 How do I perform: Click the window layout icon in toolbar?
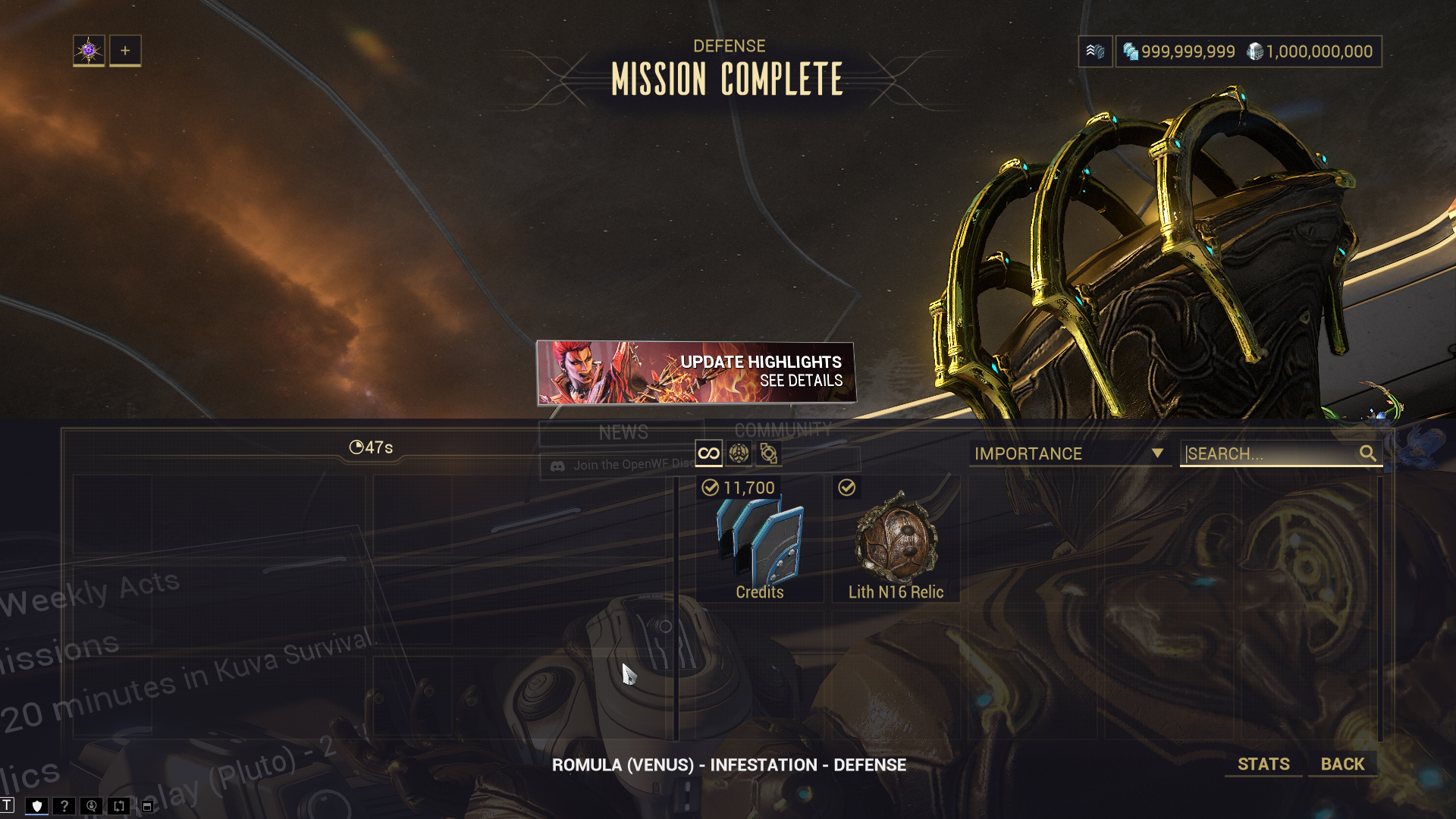(147, 806)
